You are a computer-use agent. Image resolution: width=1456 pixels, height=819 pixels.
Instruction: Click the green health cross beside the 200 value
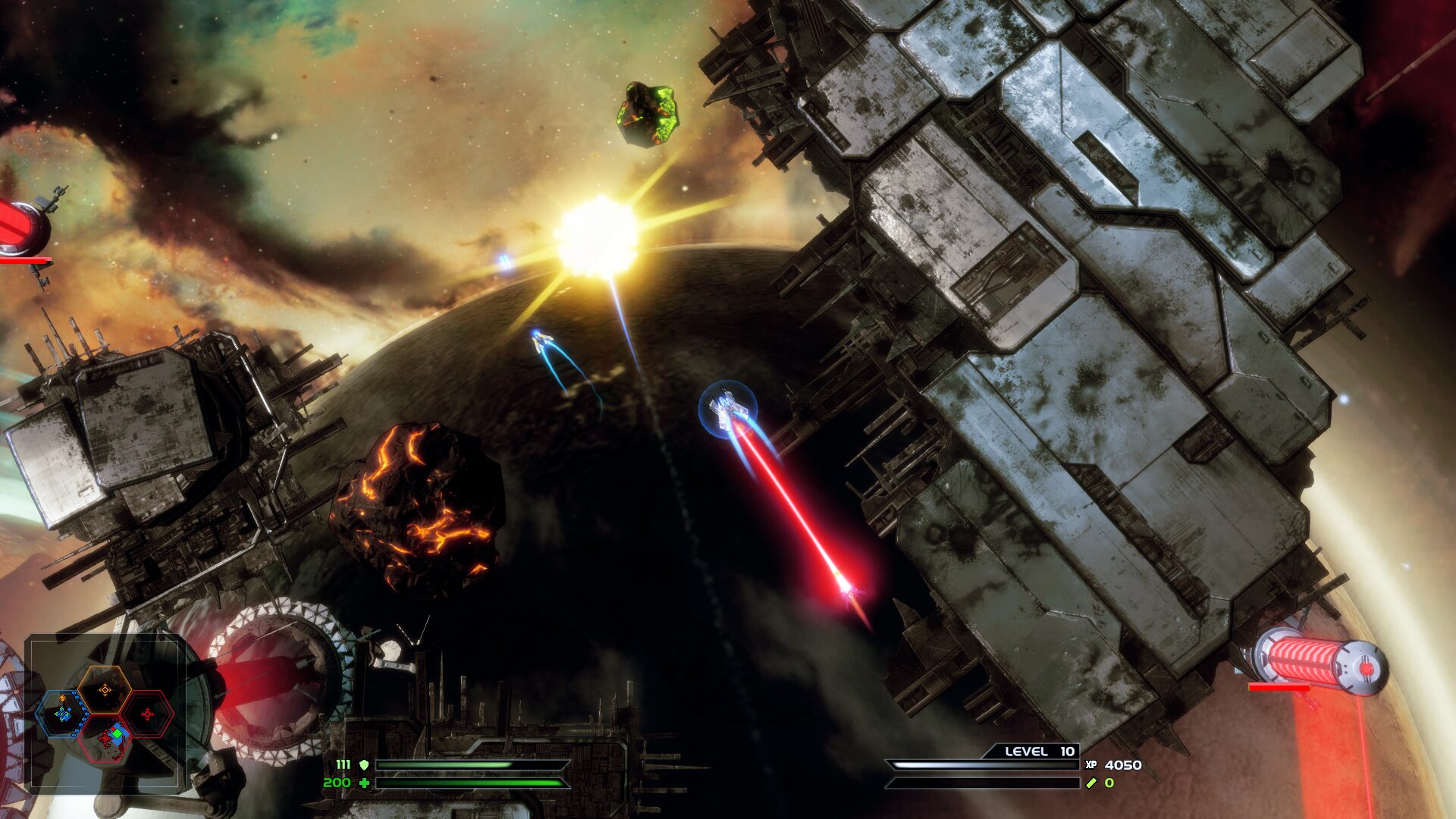coord(365,783)
